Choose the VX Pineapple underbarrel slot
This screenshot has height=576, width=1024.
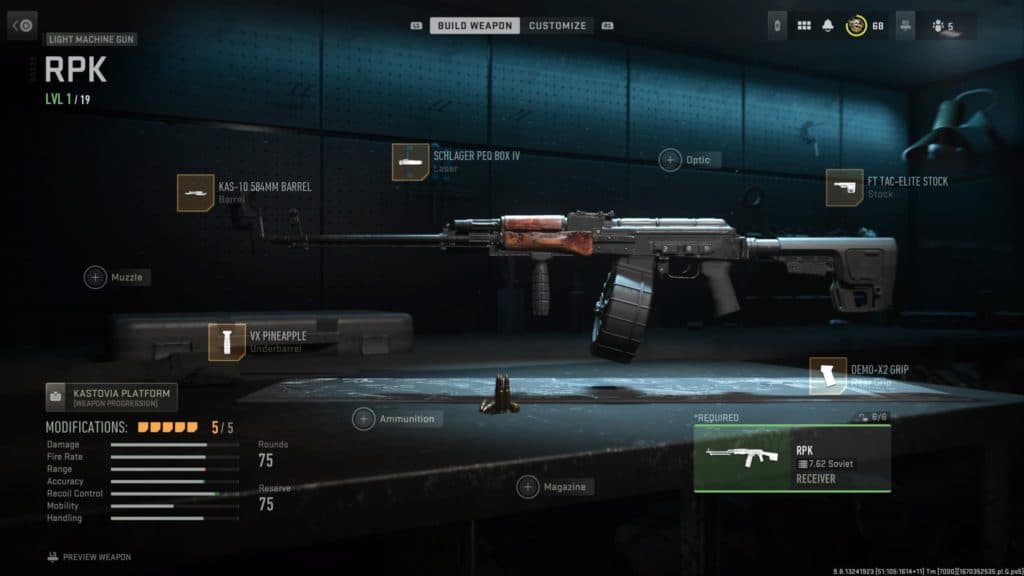(227, 342)
